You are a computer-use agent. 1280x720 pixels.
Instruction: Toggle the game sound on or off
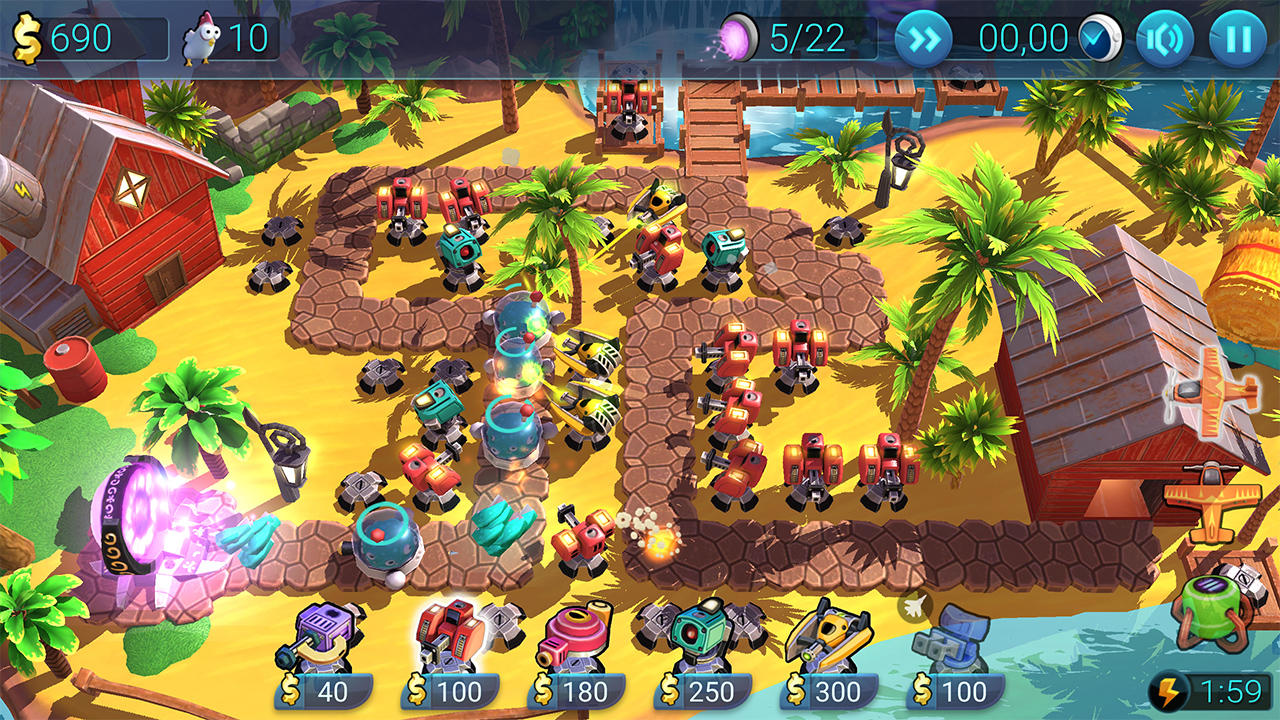tap(1168, 37)
